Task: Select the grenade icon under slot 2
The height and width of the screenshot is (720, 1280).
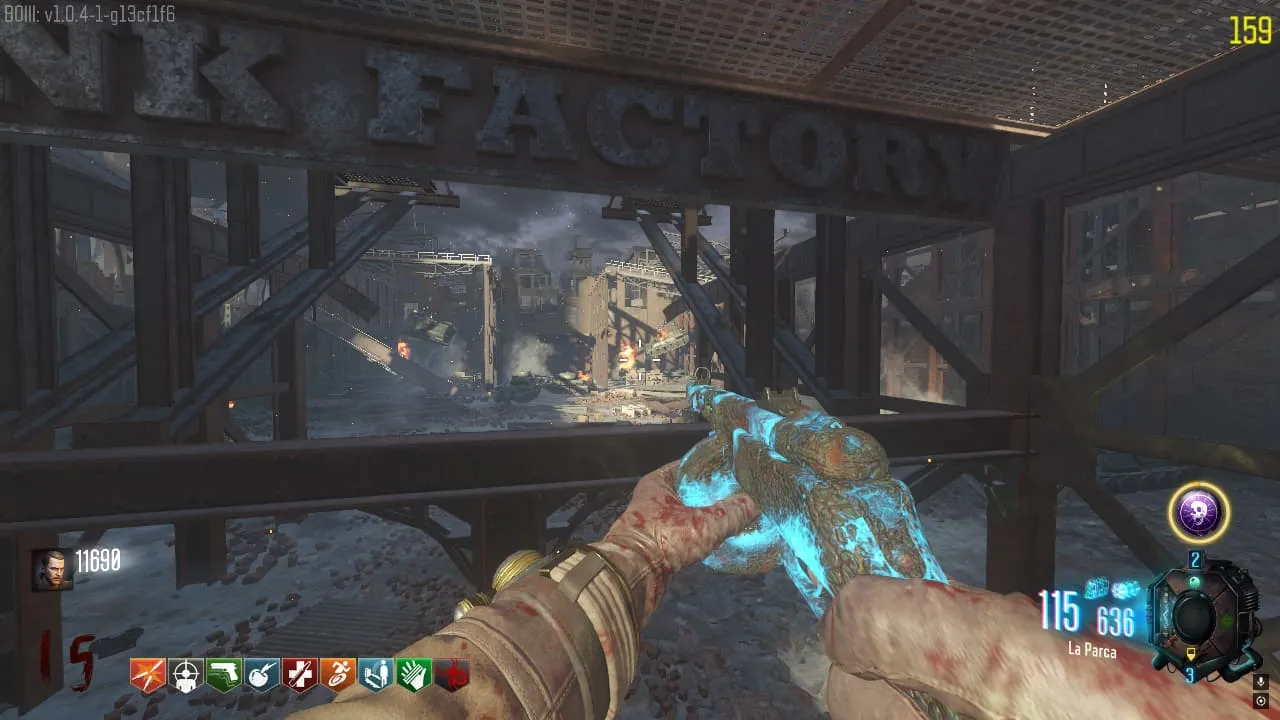Action: click(1196, 583)
